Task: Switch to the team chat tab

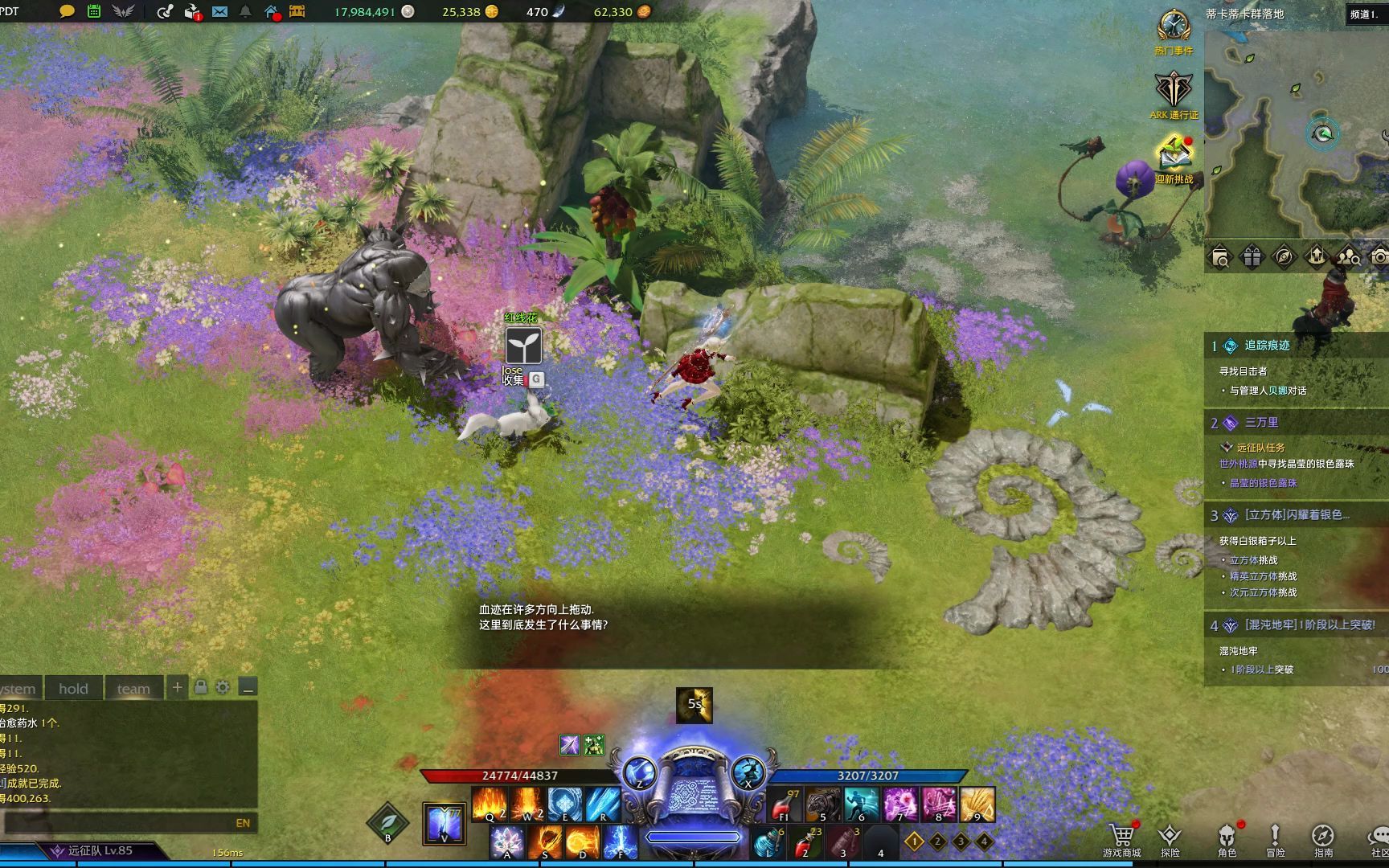Action: coord(133,689)
